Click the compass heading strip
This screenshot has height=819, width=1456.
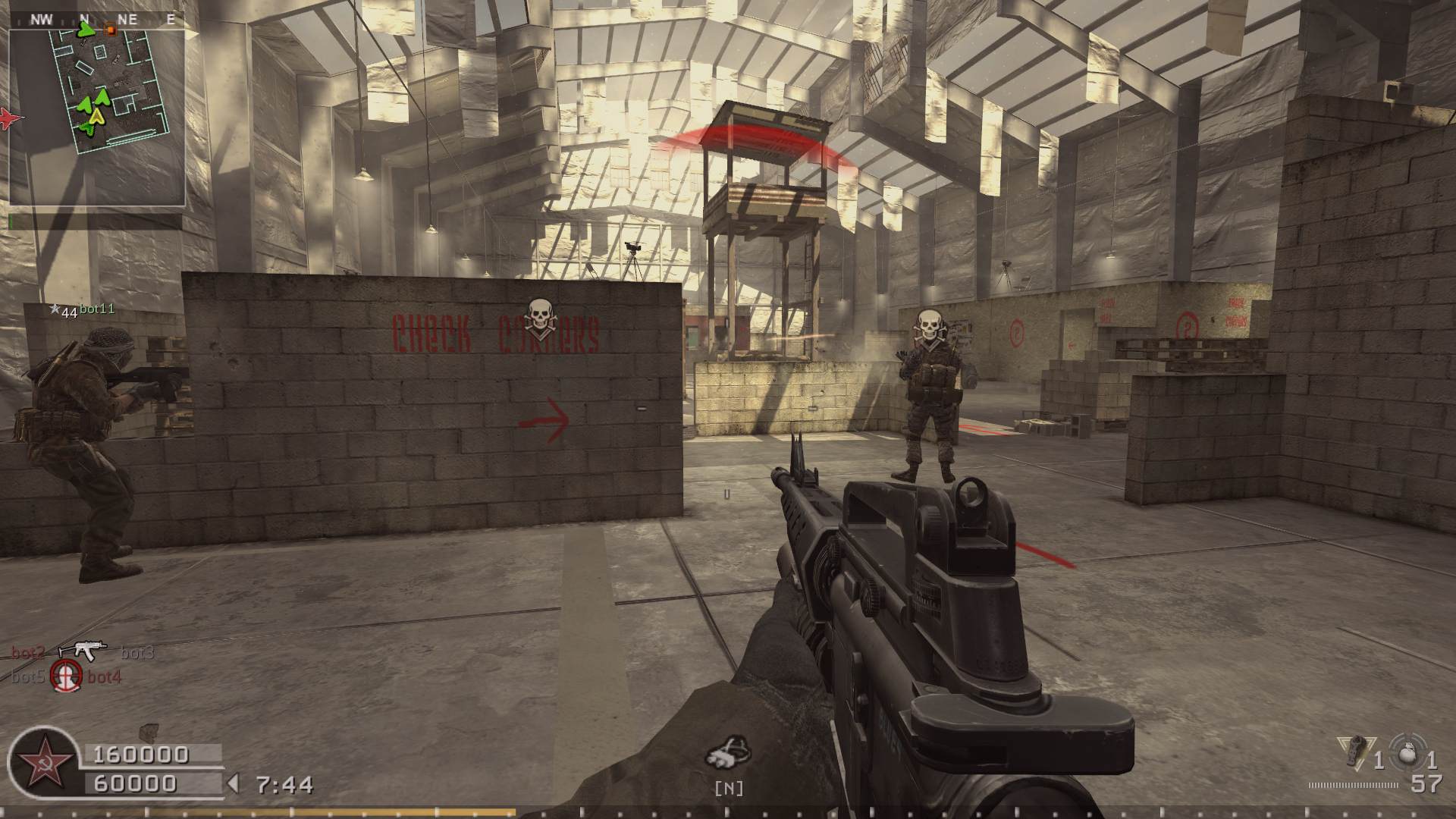click(x=97, y=20)
